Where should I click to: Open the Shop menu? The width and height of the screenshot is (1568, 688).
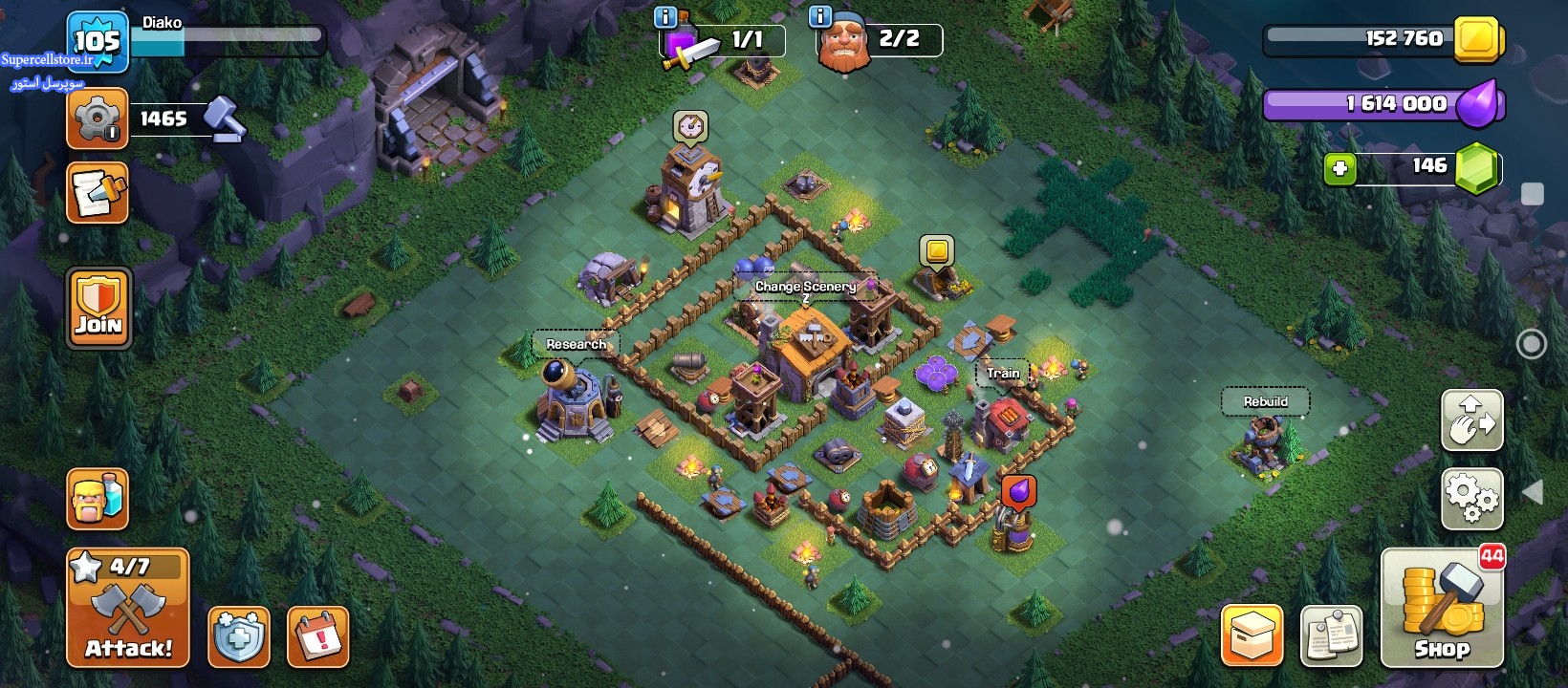tap(1442, 608)
